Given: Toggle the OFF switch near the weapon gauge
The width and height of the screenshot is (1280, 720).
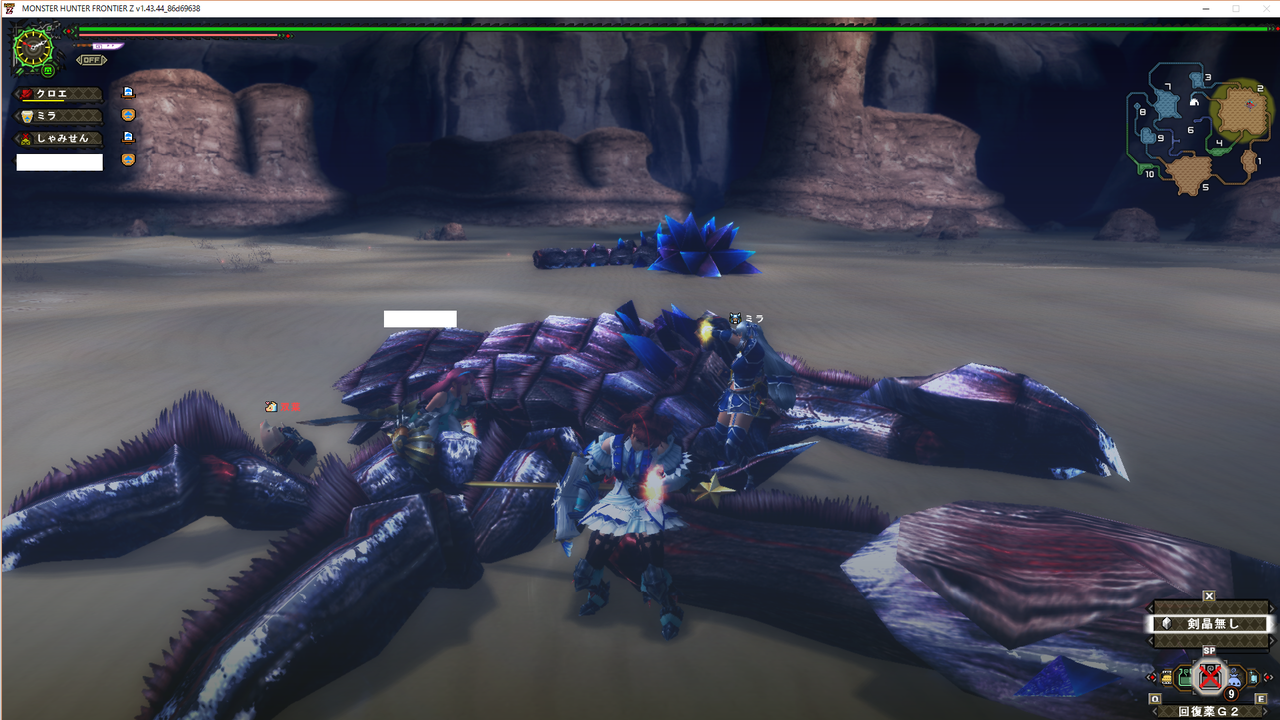Looking at the screenshot, I should click(x=92, y=60).
